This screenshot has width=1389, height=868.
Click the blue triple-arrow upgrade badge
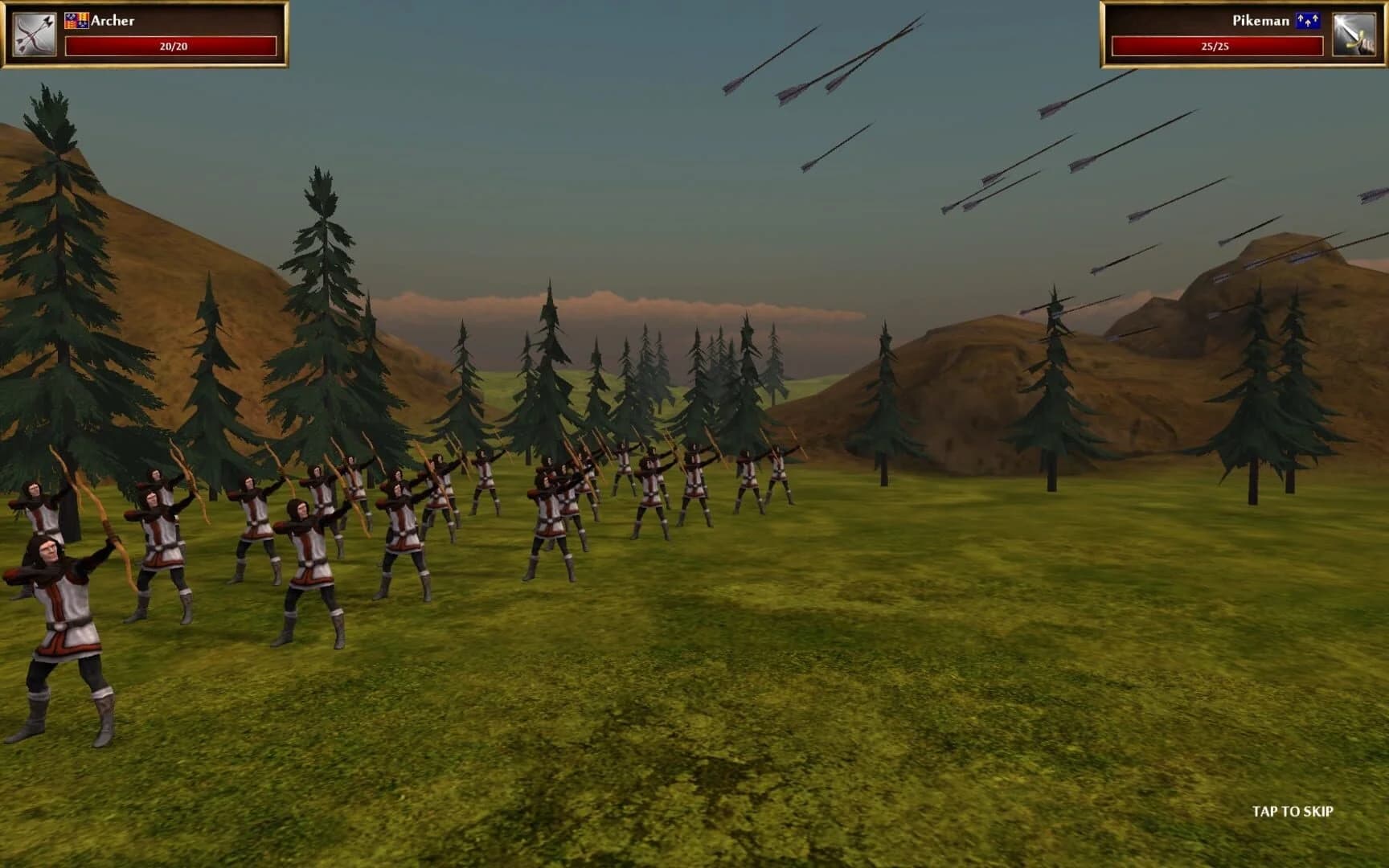pyautogui.click(x=1308, y=21)
